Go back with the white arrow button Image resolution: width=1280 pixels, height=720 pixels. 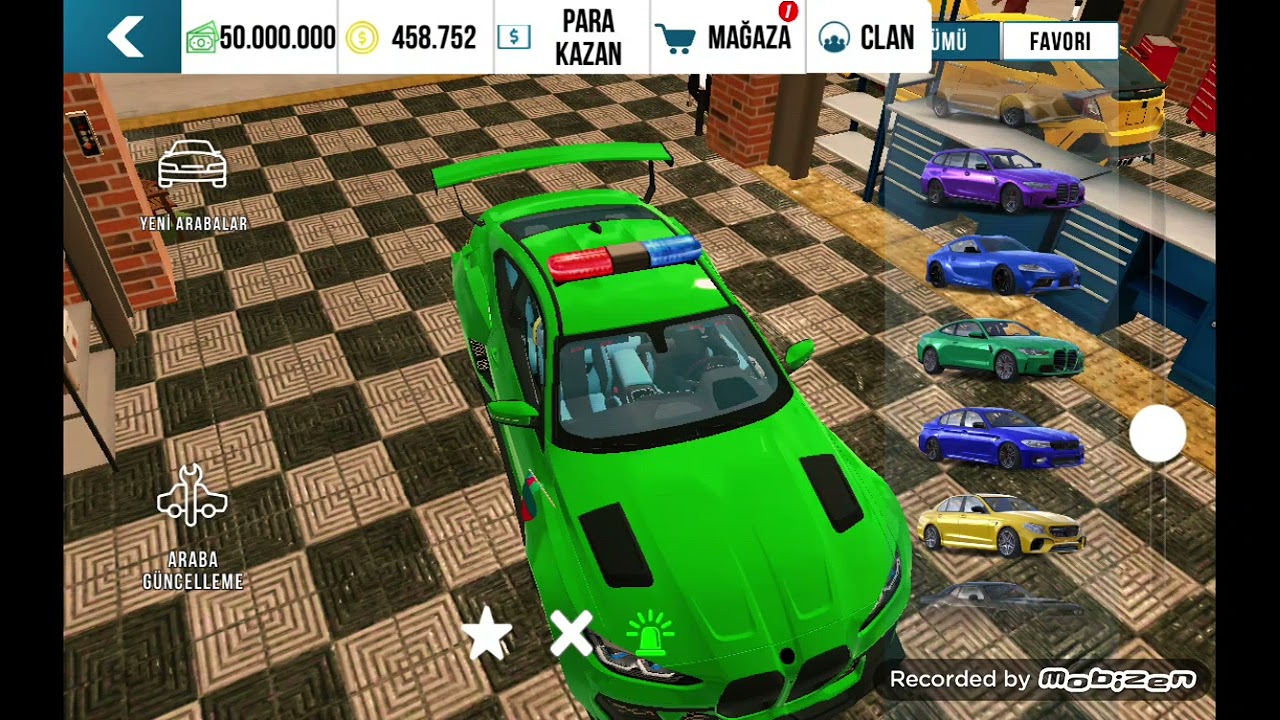click(124, 38)
